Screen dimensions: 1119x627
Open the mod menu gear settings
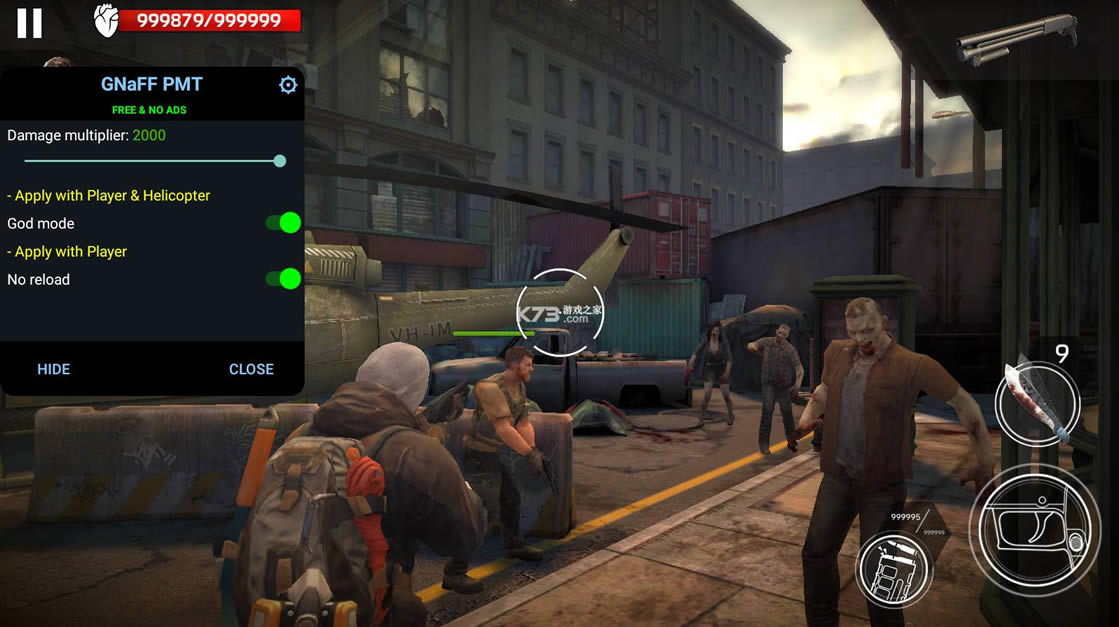point(288,85)
